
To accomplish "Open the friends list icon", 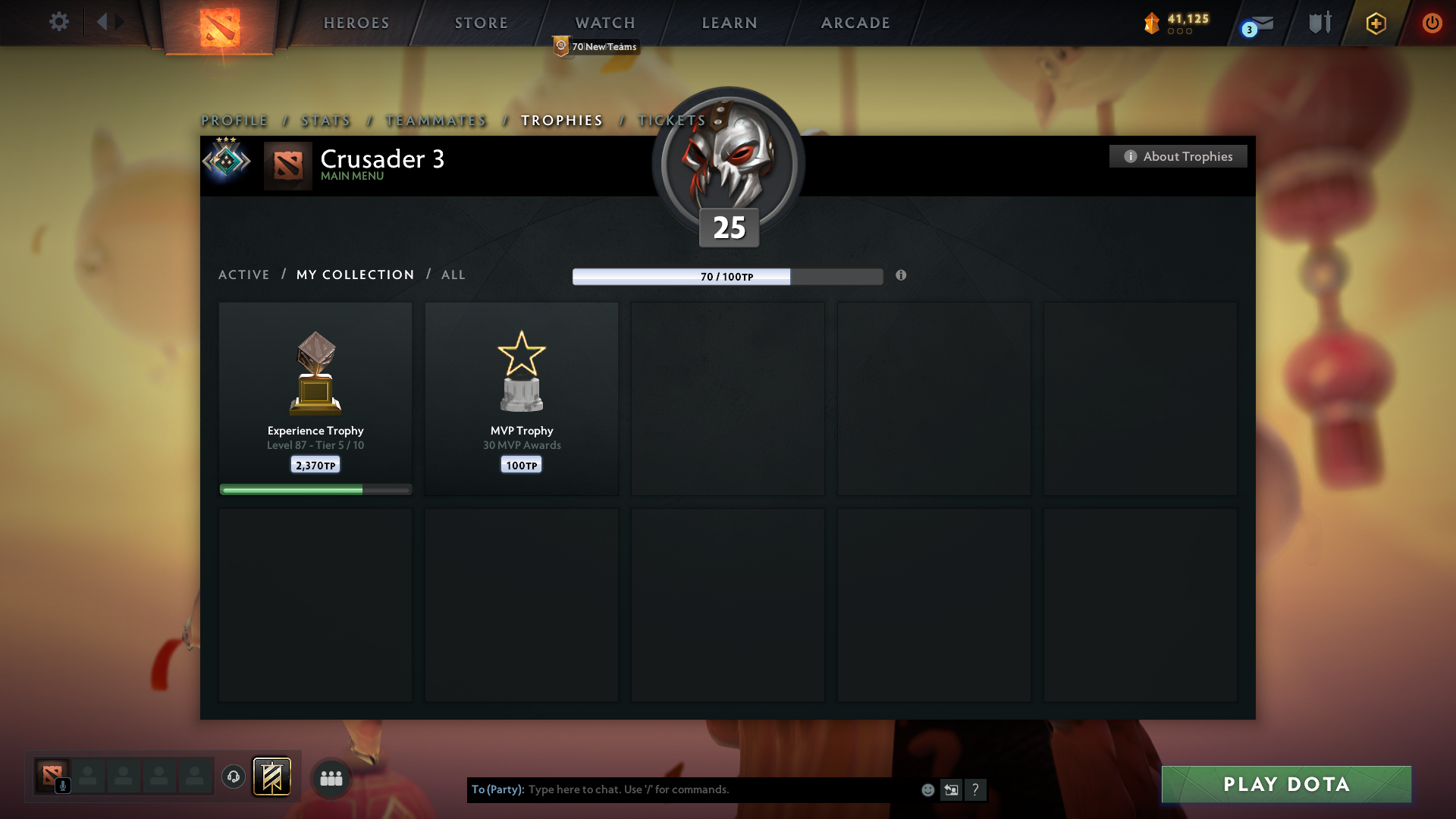I will click(x=331, y=777).
